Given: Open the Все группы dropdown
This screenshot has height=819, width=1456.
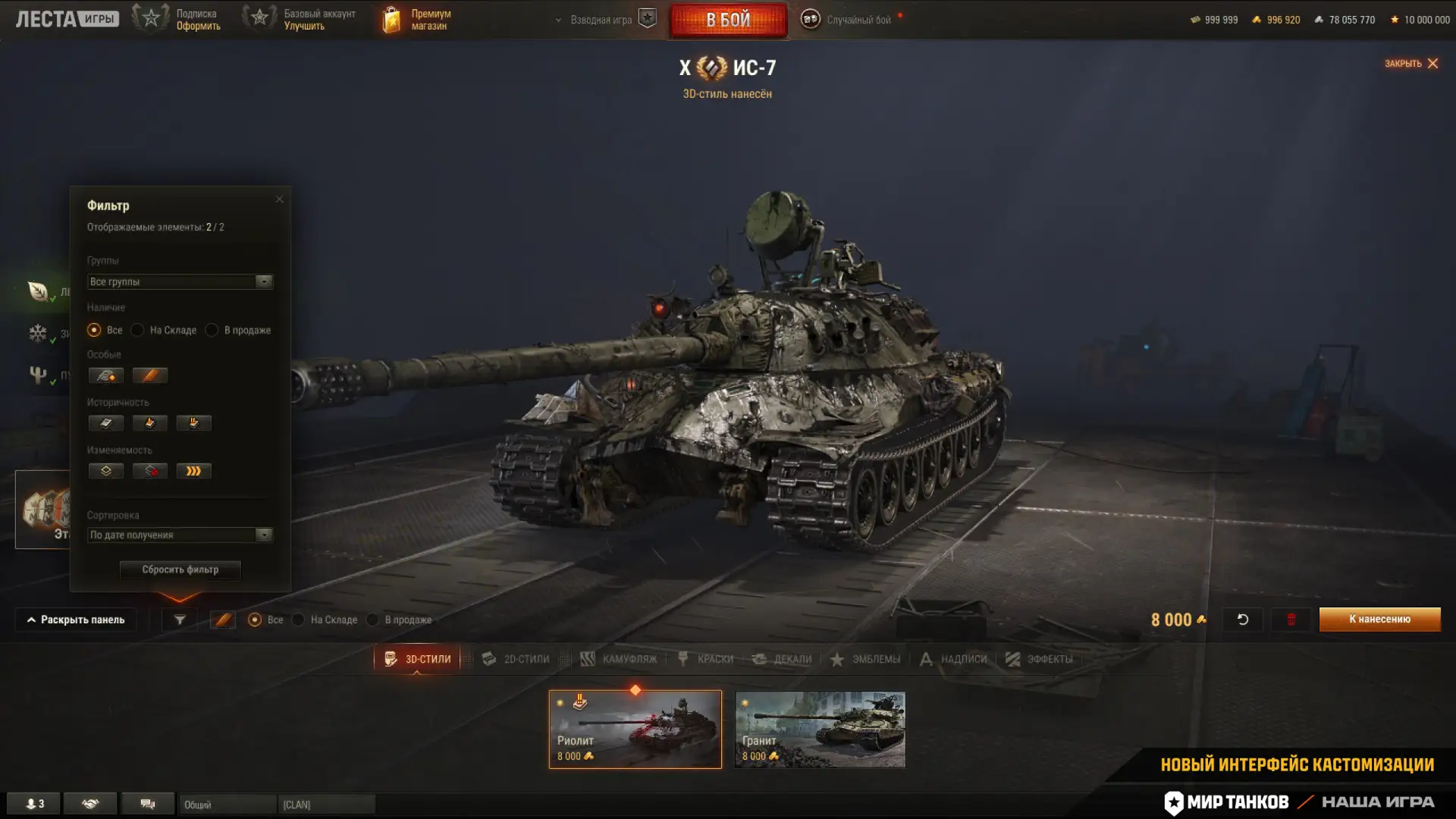Looking at the screenshot, I should pyautogui.click(x=180, y=281).
